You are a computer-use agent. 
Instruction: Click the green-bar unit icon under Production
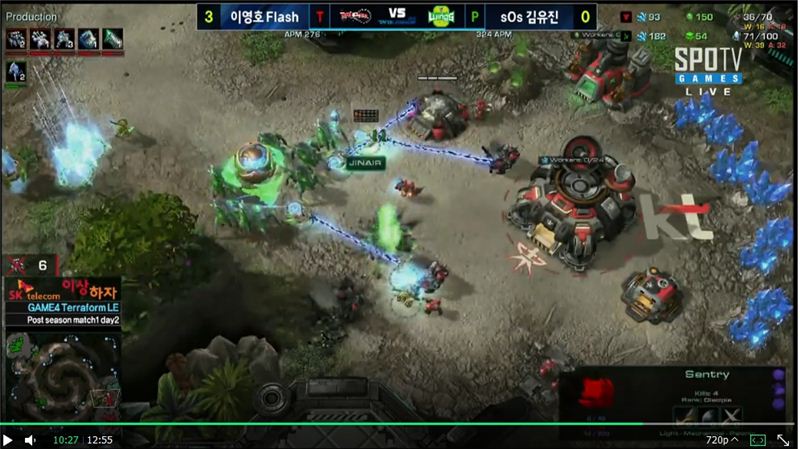[x=15, y=71]
